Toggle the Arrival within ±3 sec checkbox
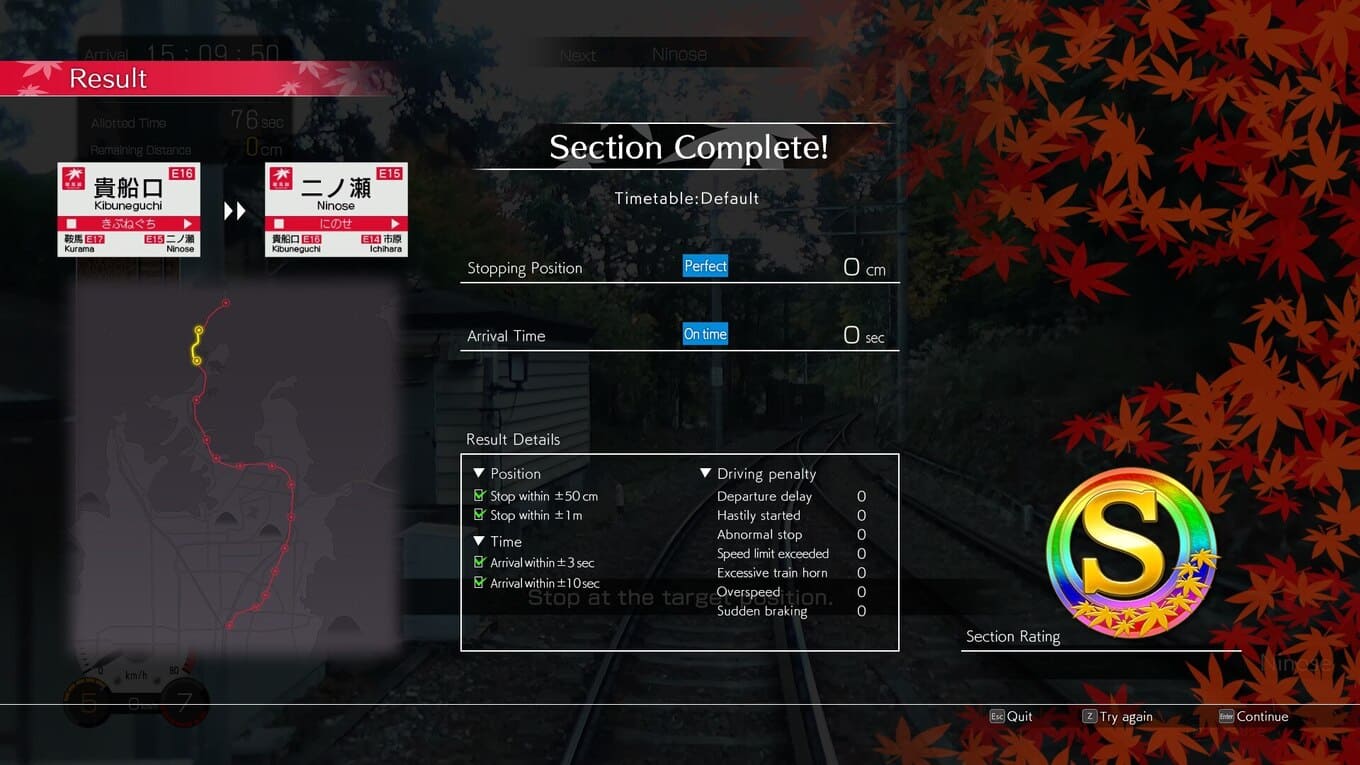The width and height of the screenshot is (1360, 765). pos(480,563)
